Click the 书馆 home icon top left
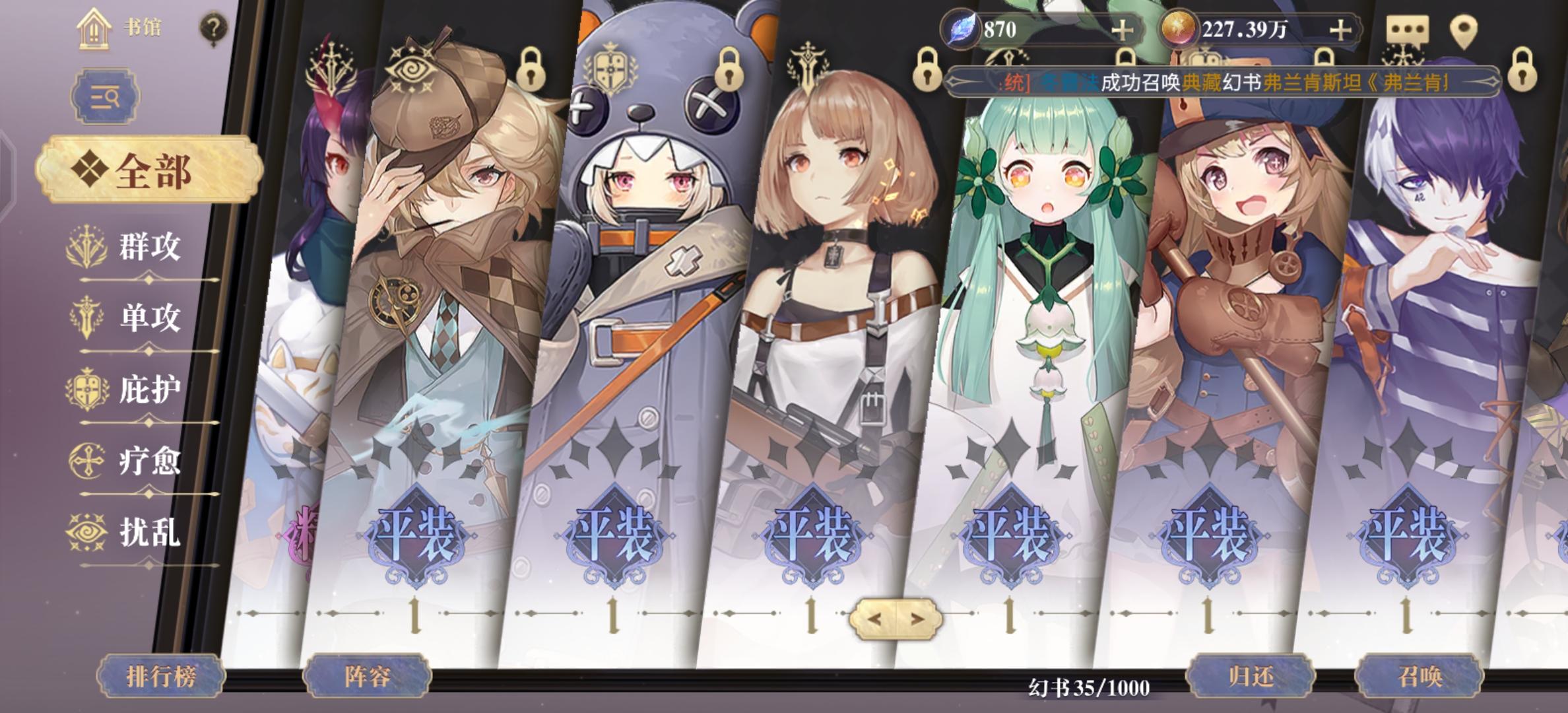Viewport: 1568px width, 713px height. coord(92,28)
